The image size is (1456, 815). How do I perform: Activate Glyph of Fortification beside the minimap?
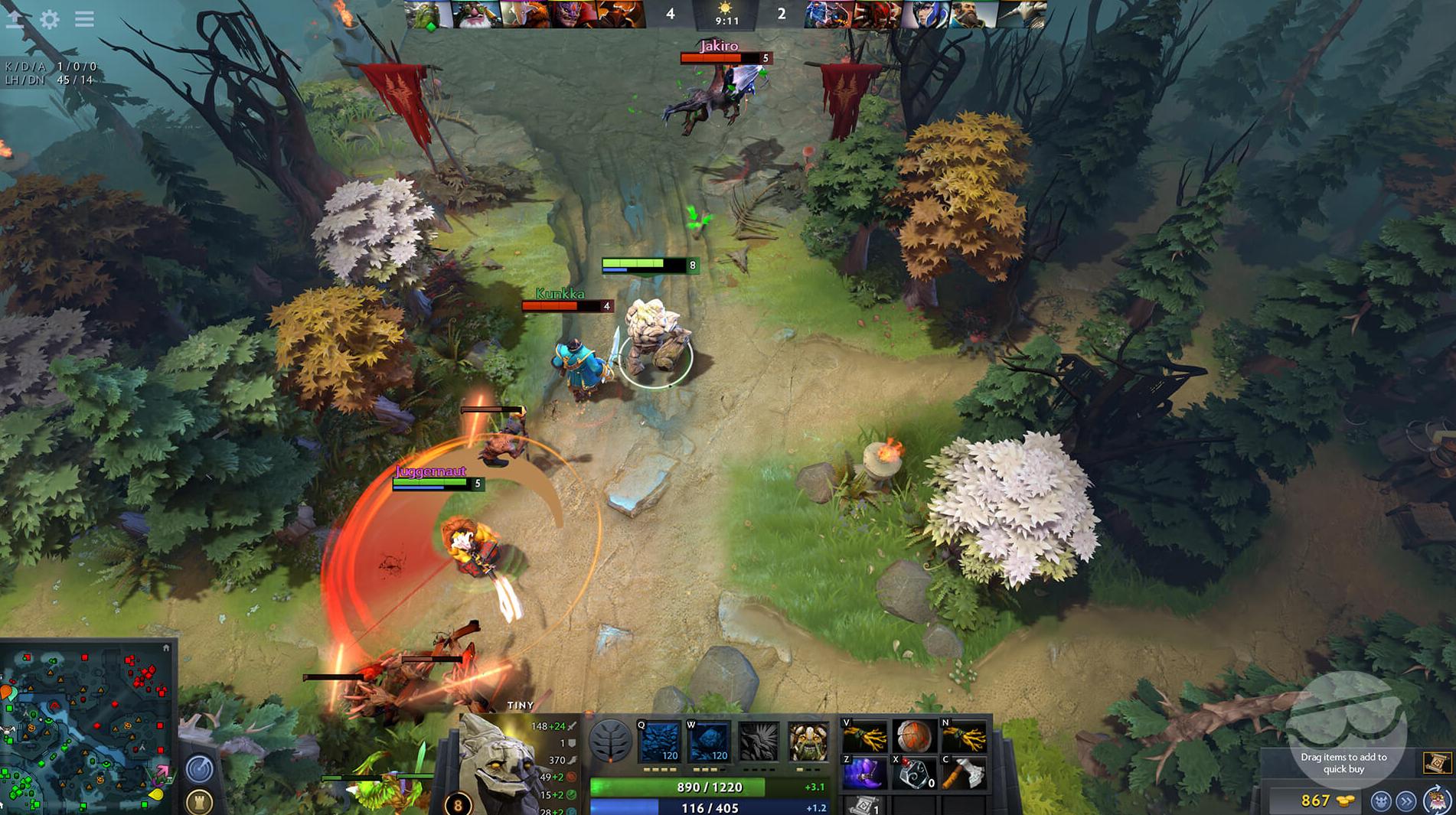click(198, 802)
